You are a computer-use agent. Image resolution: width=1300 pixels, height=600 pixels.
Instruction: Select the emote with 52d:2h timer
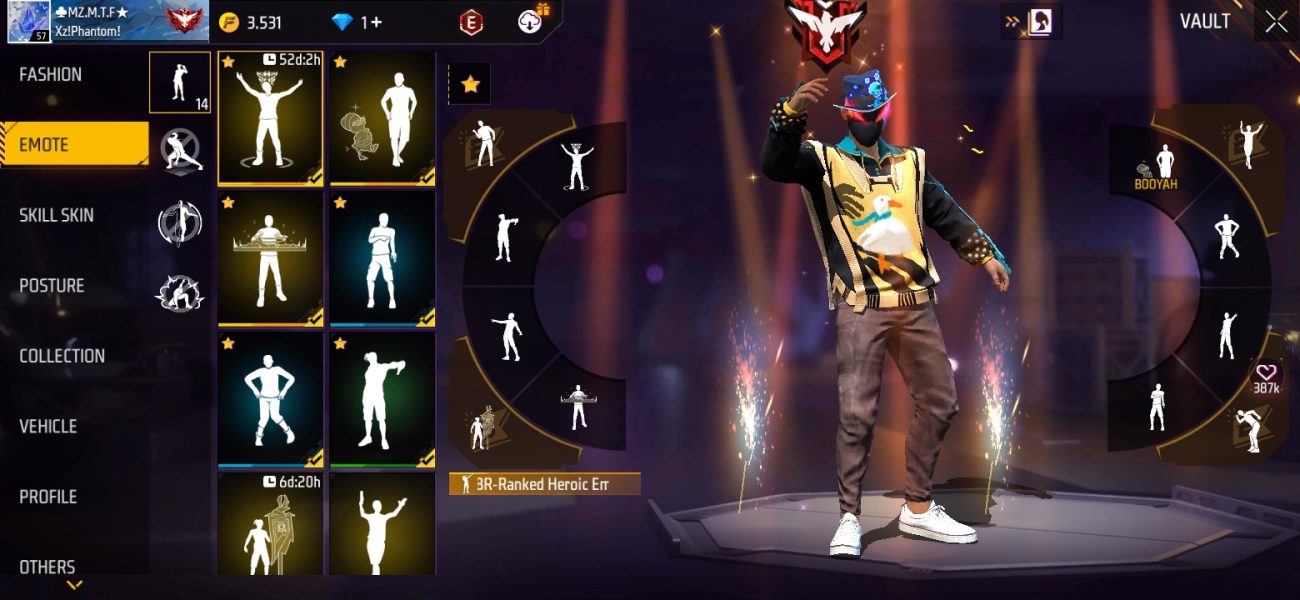click(270, 118)
